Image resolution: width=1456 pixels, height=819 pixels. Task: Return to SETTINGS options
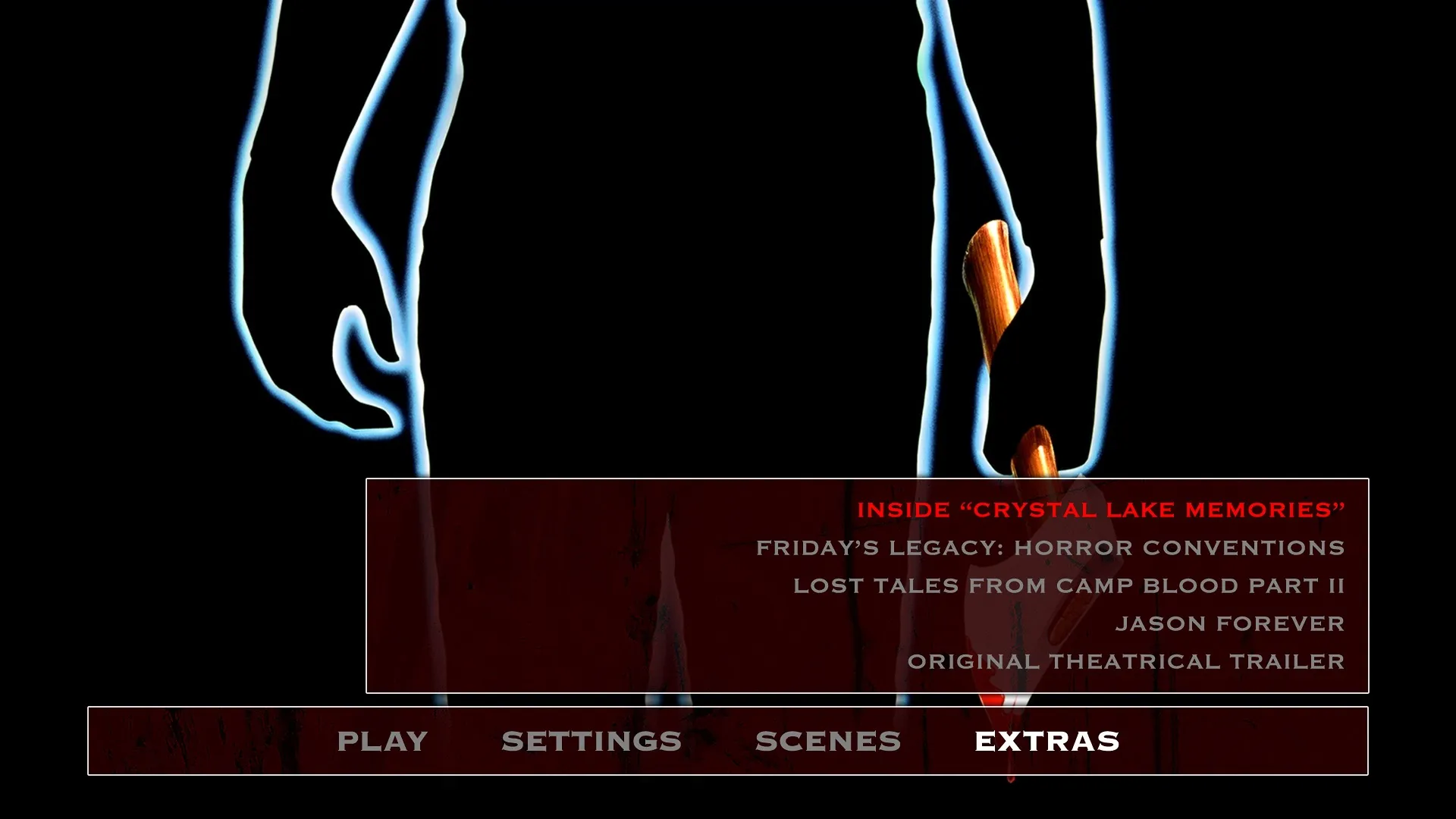click(x=591, y=740)
